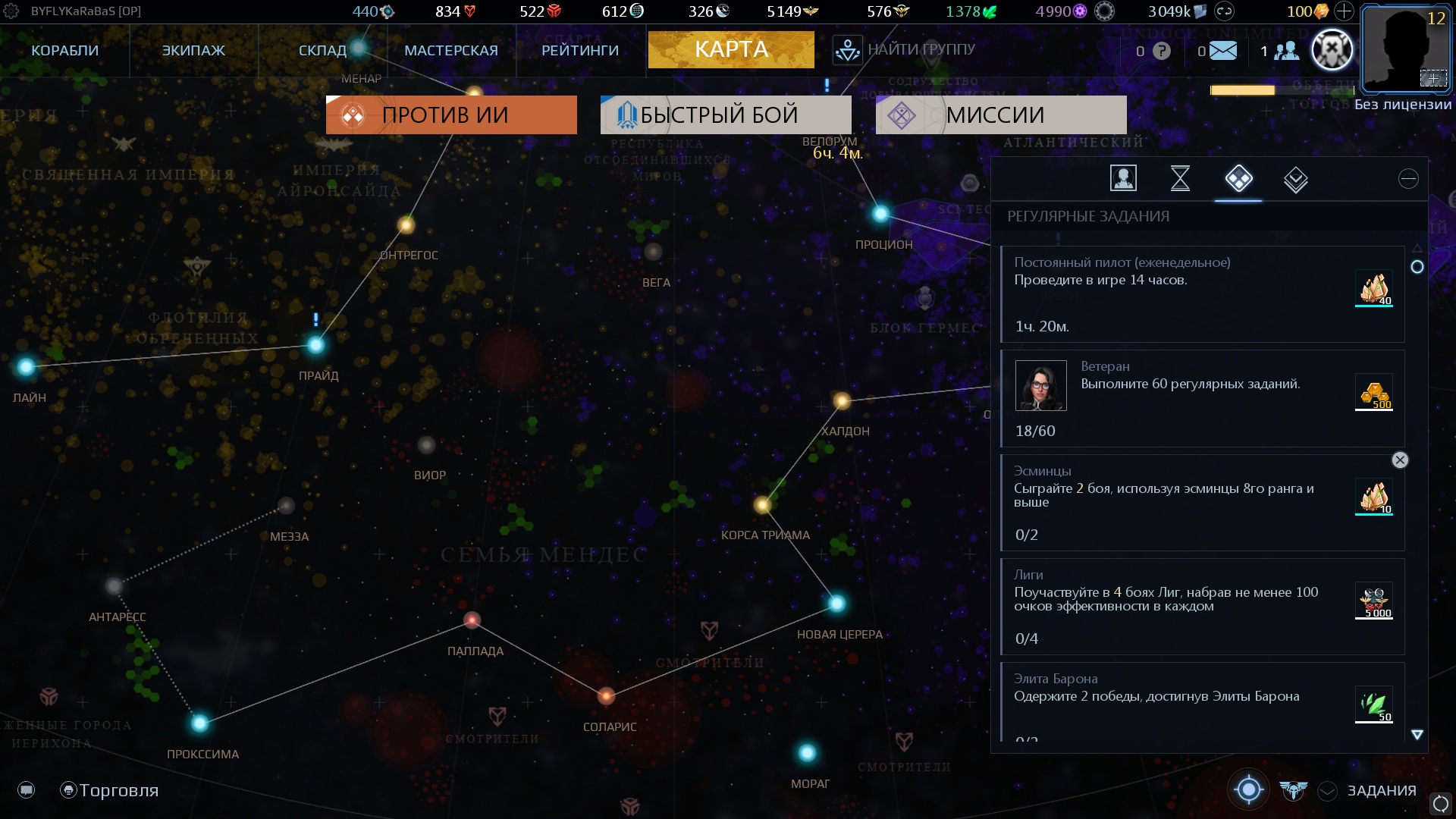The height and width of the screenshot is (819, 1456).
Task: Switch to the hourglass tasks tab
Action: pos(1180,179)
